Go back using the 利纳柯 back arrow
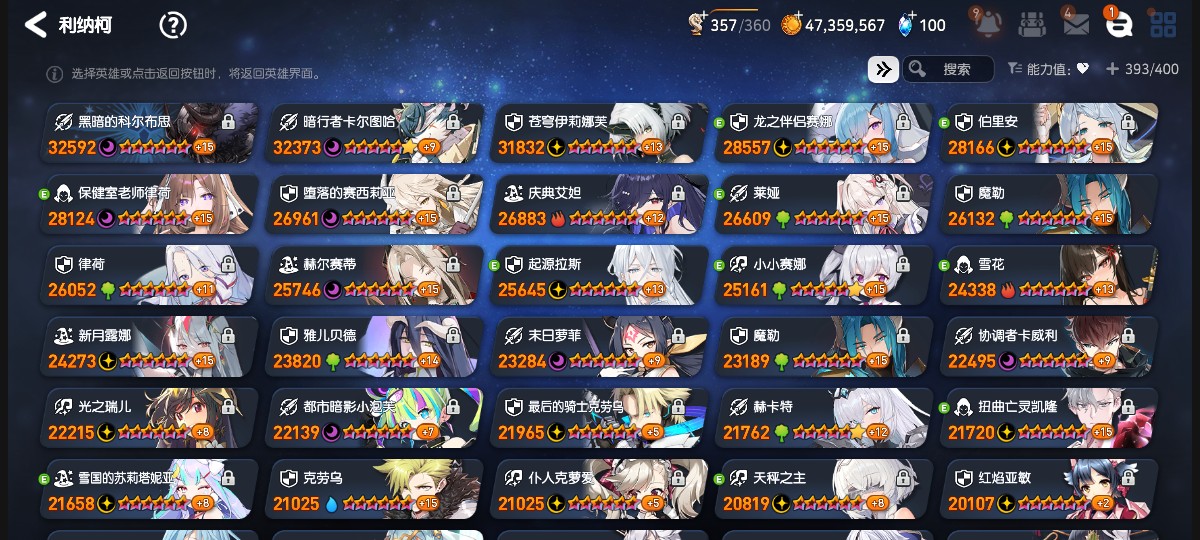The image size is (1200, 540). (x=36, y=25)
